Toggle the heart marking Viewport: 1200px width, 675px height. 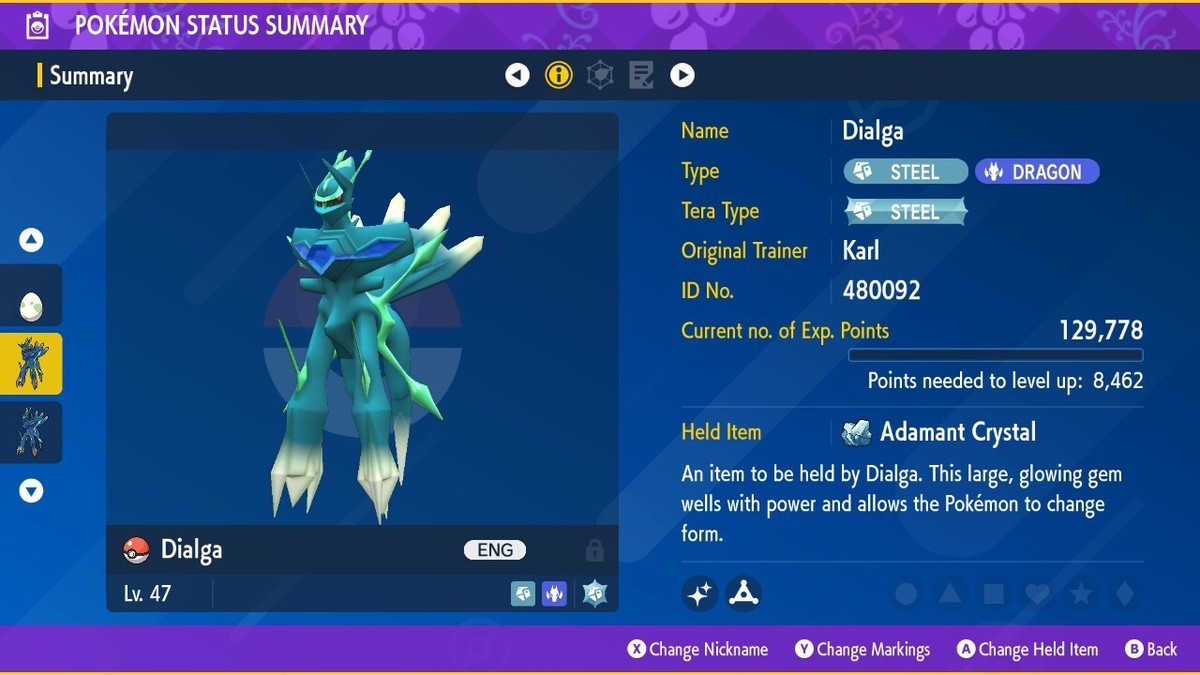[1037, 595]
